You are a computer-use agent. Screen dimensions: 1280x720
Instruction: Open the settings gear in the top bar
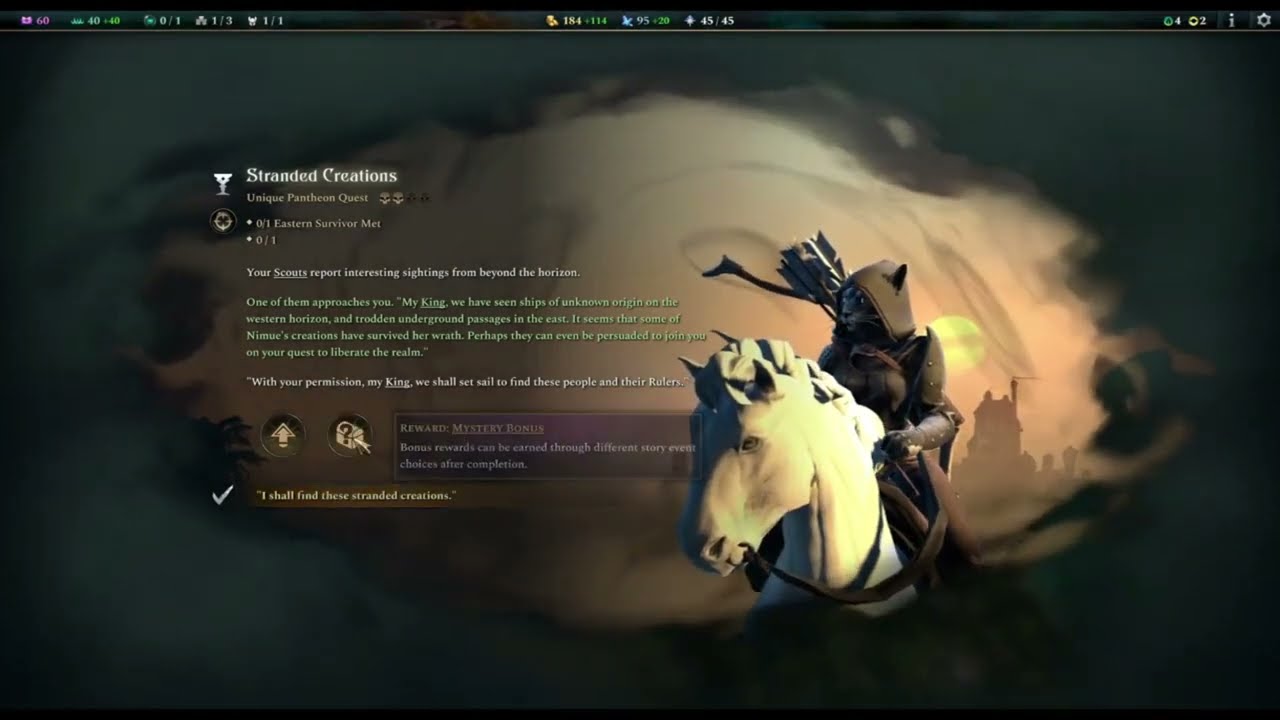point(1262,20)
